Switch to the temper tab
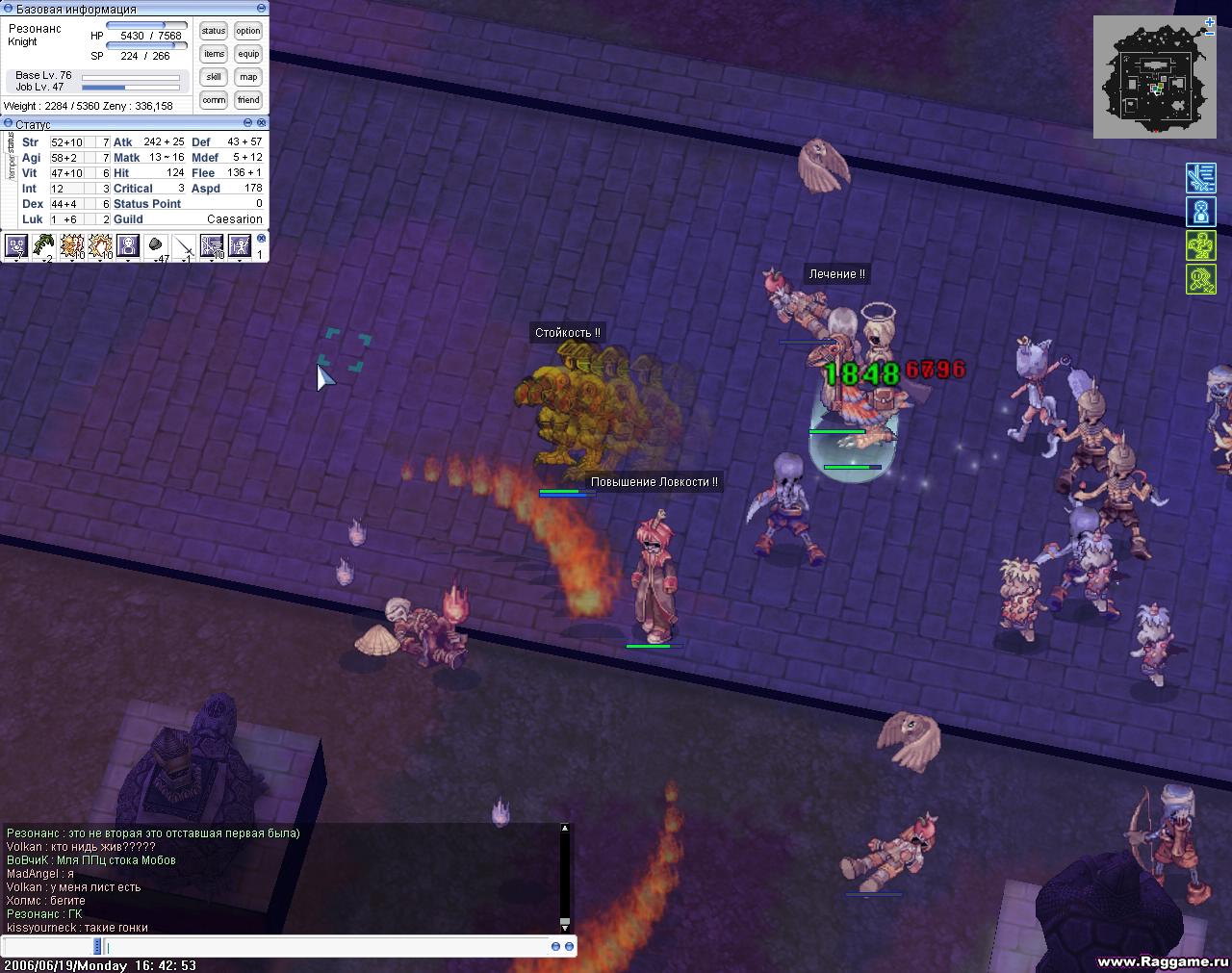This screenshot has width=1232, height=973. (12, 166)
